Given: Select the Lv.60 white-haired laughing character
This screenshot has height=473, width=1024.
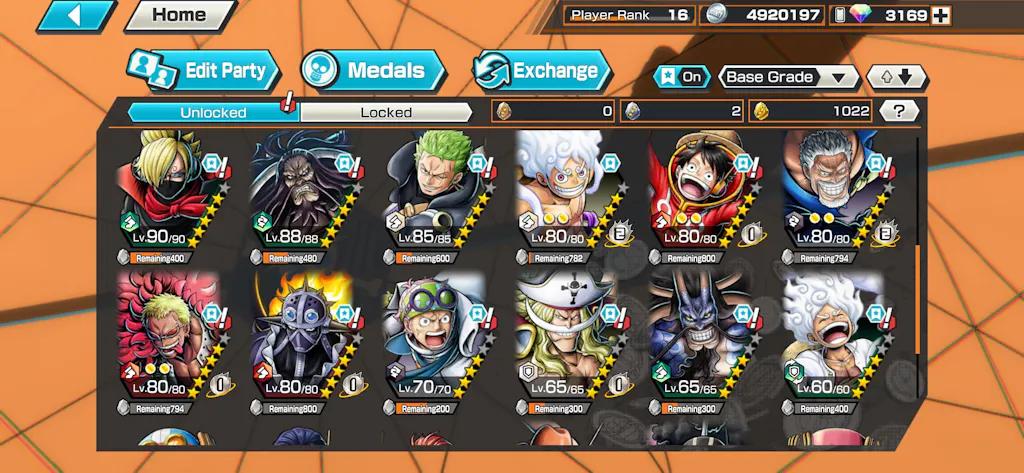Looking at the screenshot, I should (x=832, y=340).
